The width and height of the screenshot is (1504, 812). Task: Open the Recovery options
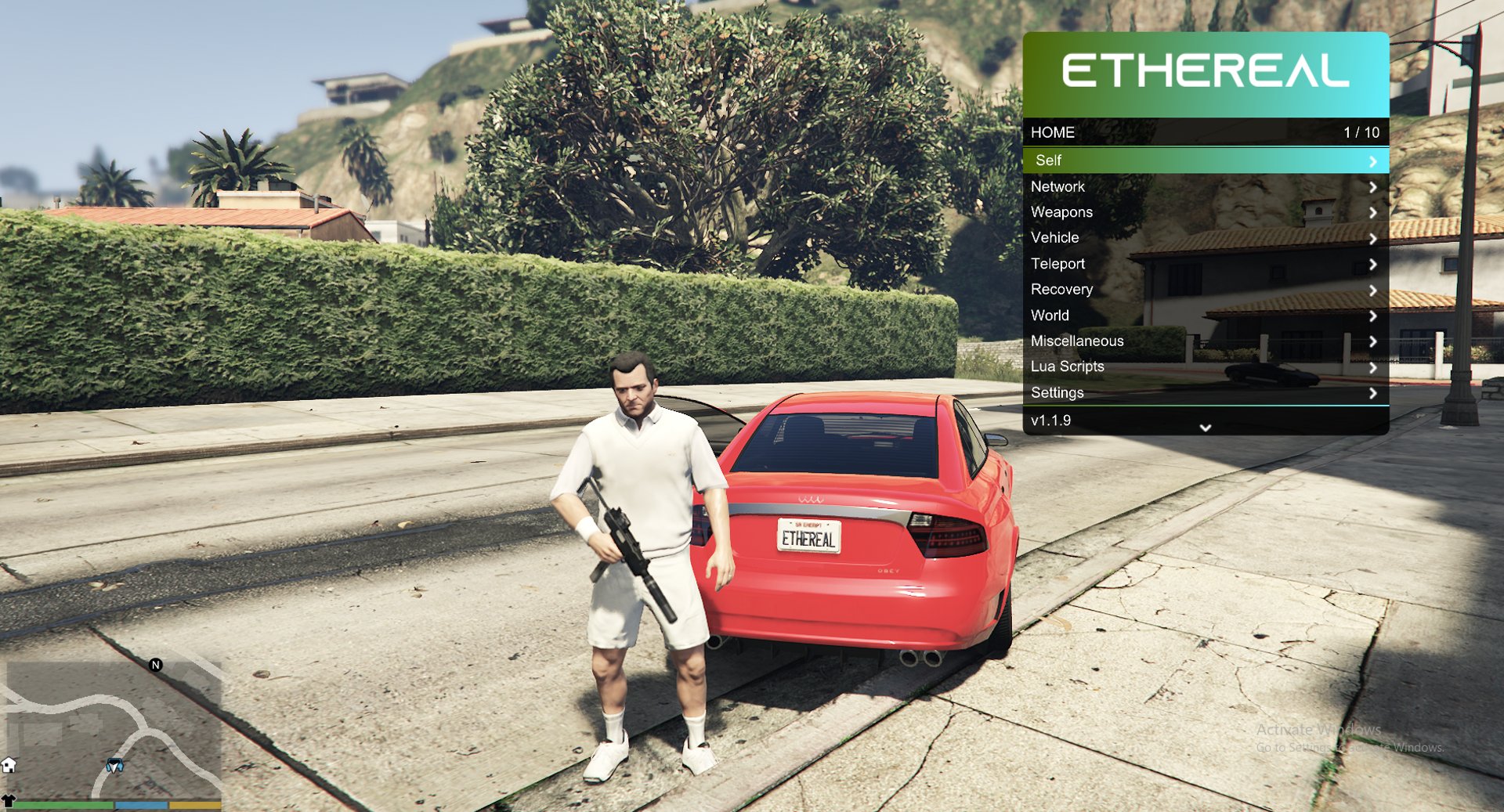(1205, 290)
